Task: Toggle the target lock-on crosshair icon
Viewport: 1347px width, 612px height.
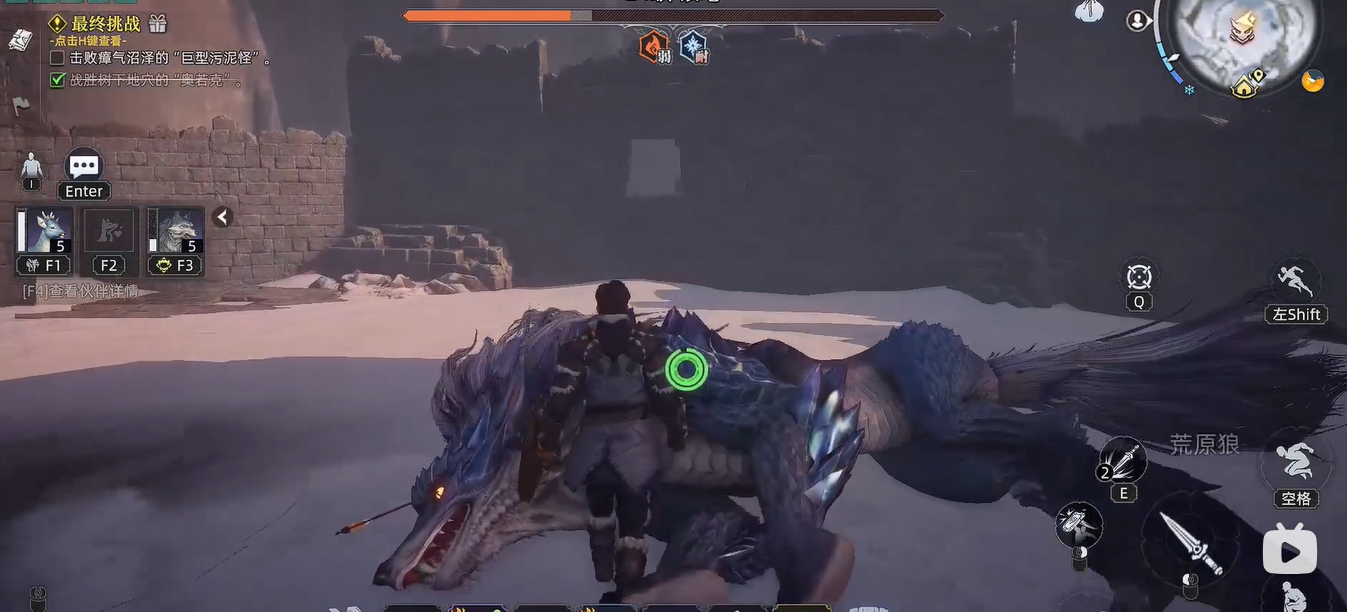Action: coord(1139,277)
